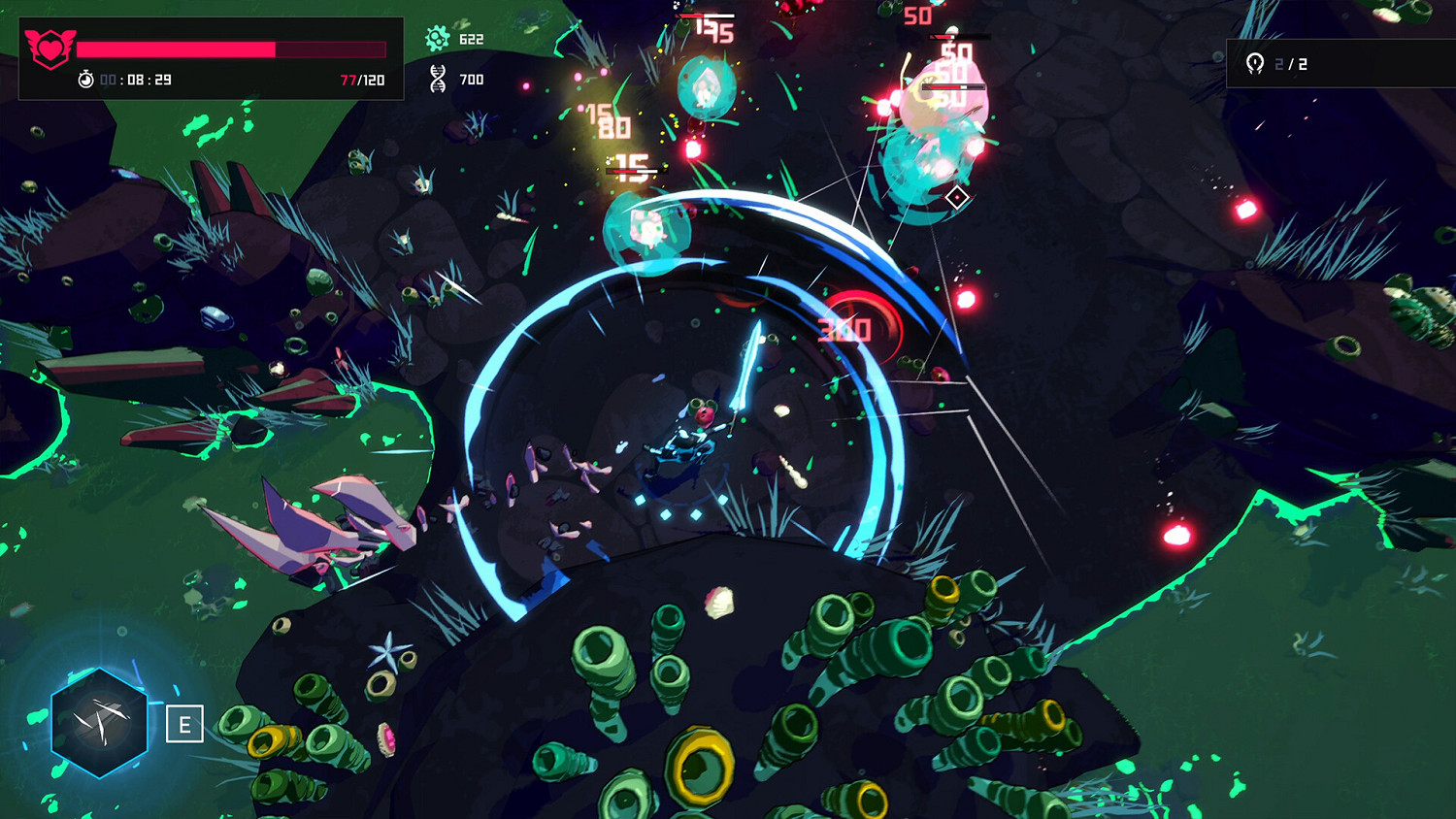The image size is (1456, 819).
Task: Click the teal pathogen currency icon showing 622
Action: [x=440, y=39]
